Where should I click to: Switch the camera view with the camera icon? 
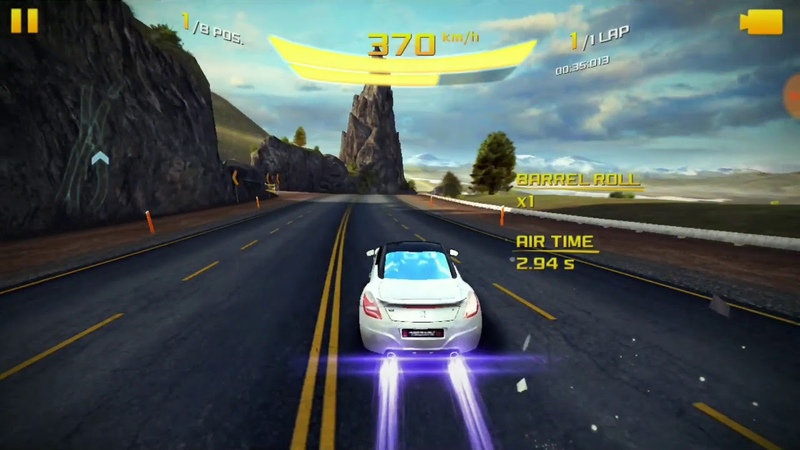click(762, 22)
